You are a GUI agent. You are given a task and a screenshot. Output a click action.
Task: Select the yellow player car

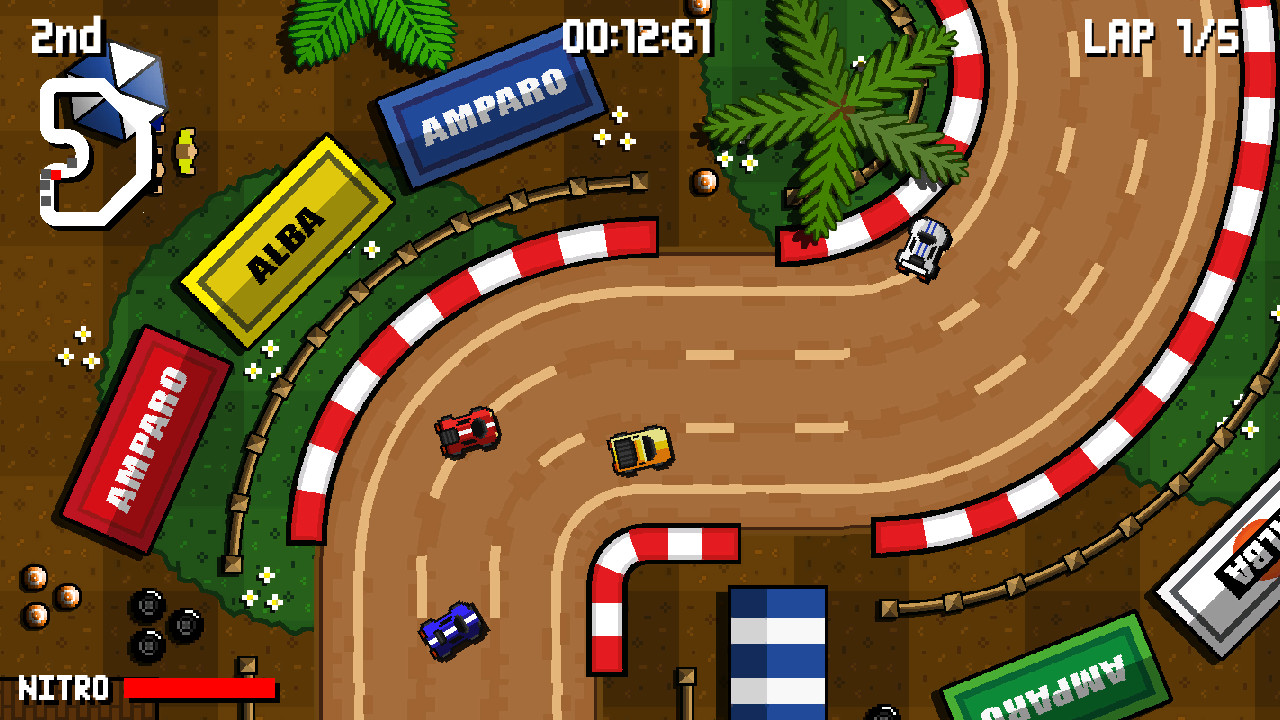640,448
